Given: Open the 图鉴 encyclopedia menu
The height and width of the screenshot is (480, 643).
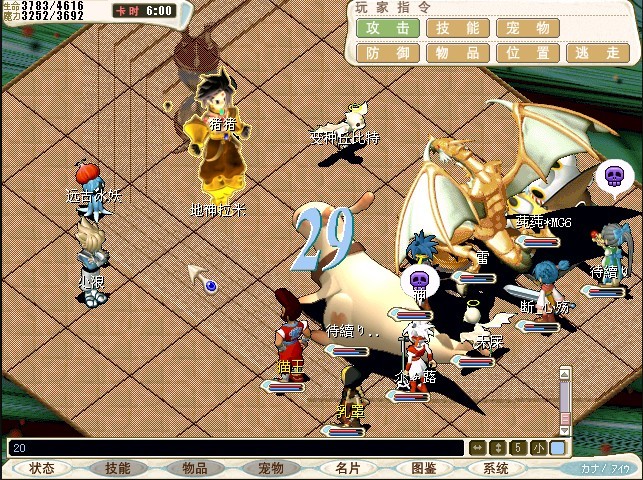Looking at the screenshot, I should tap(423, 468).
